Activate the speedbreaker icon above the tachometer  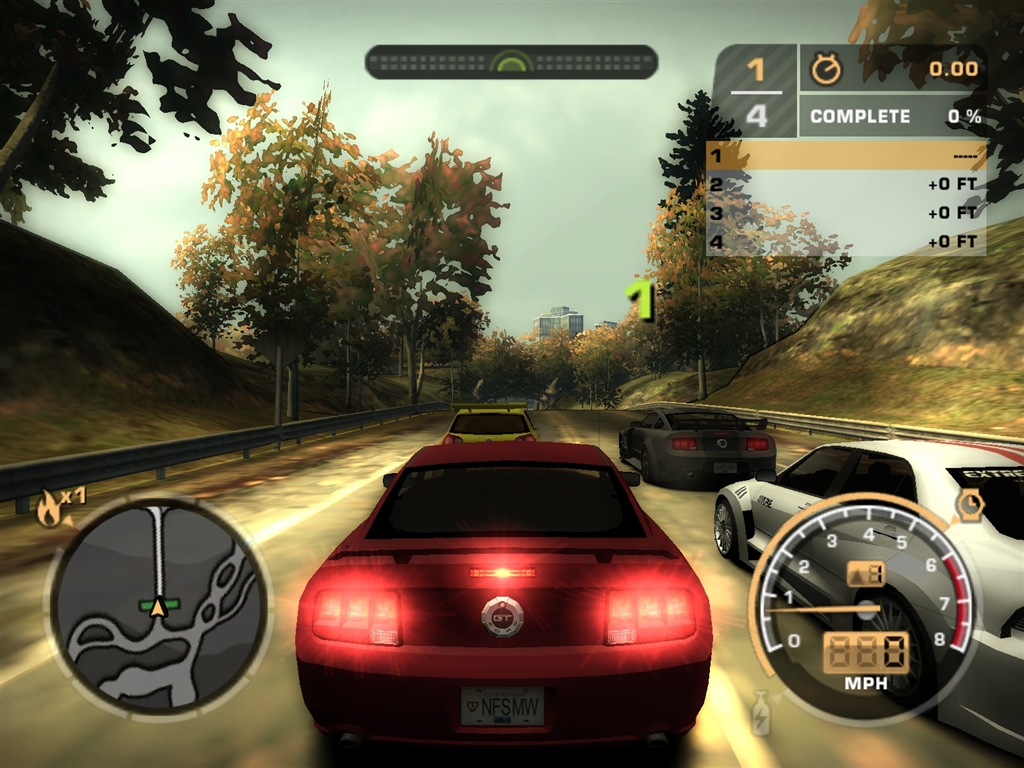tap(968, 506)
